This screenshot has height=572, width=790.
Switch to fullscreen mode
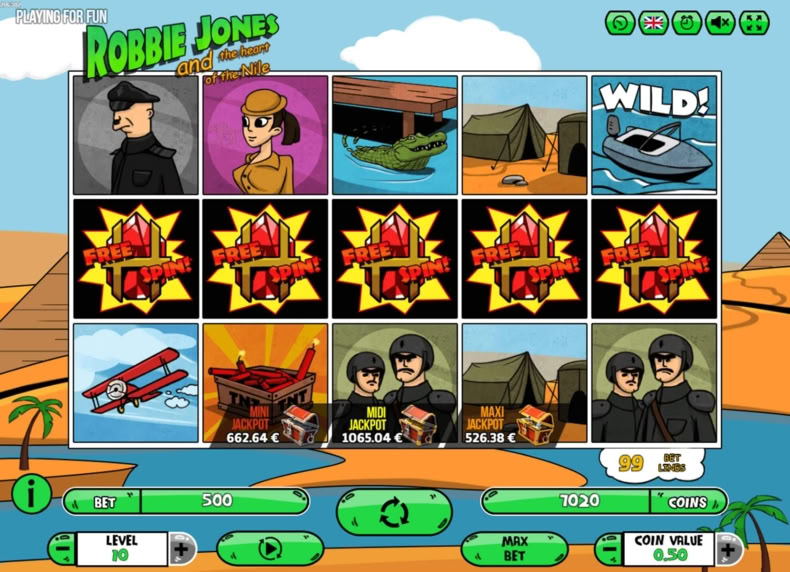click(x=754, y=22)
